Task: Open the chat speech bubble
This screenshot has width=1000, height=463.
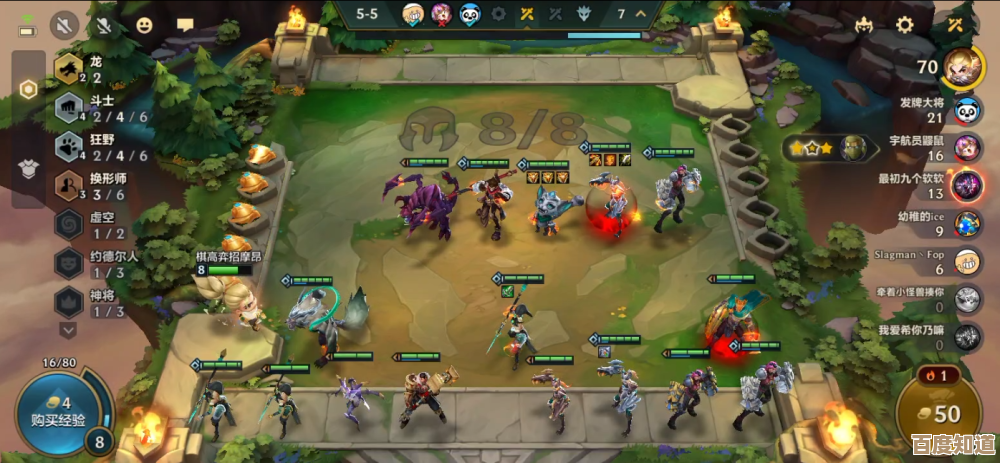Action: [x=185, y=25]
